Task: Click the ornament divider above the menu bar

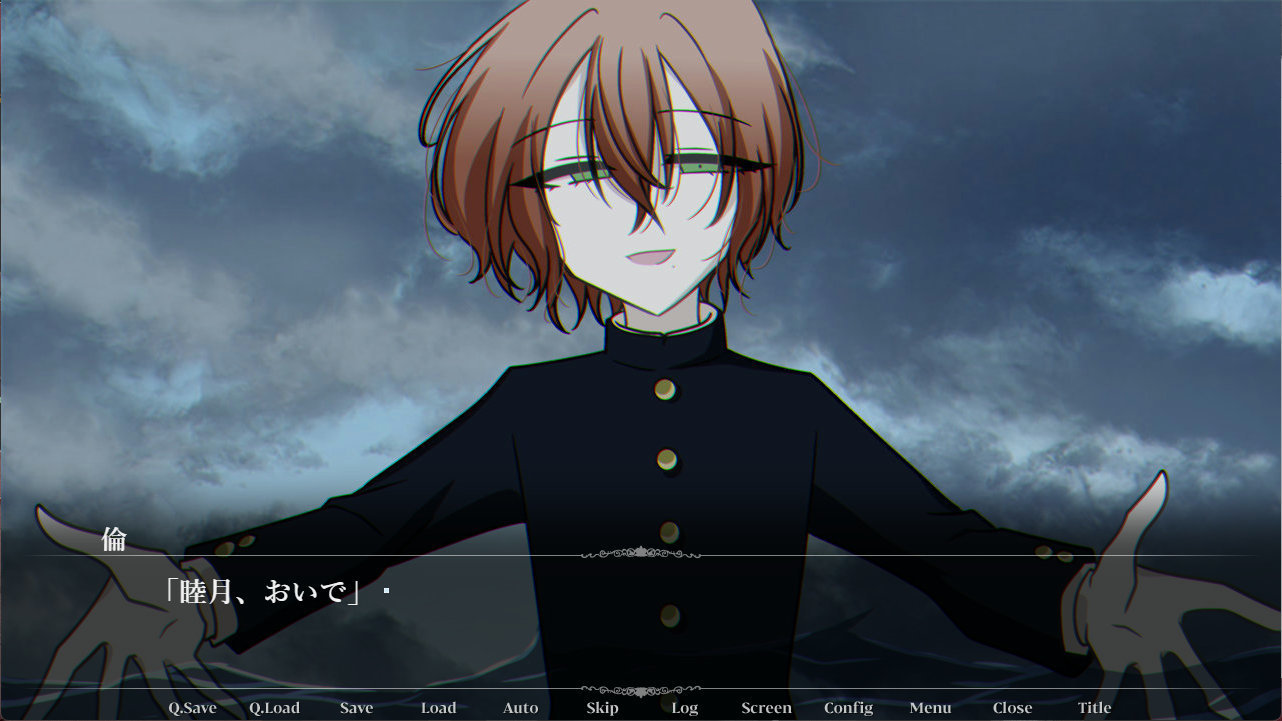Action: click(x=640, y=687)
